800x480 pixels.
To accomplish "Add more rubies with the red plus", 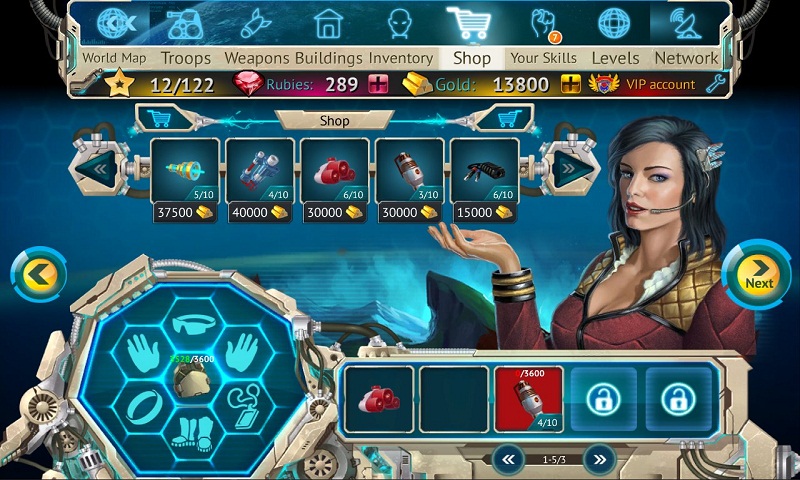I will (378, 84).
